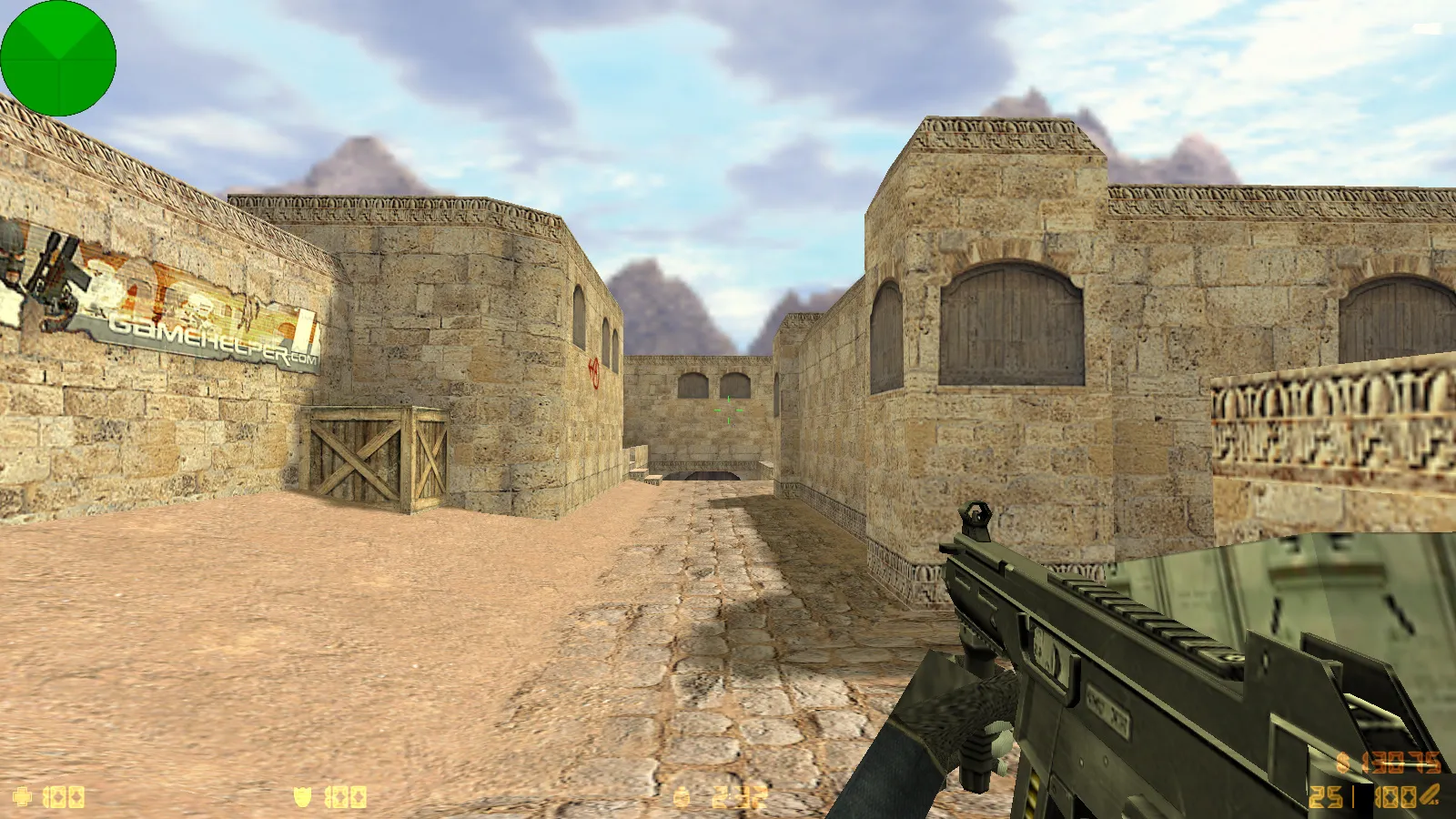The image size is (1456, 819).
Task: Click the crosshair in the screen center
Action: click(x=728, y=409)
